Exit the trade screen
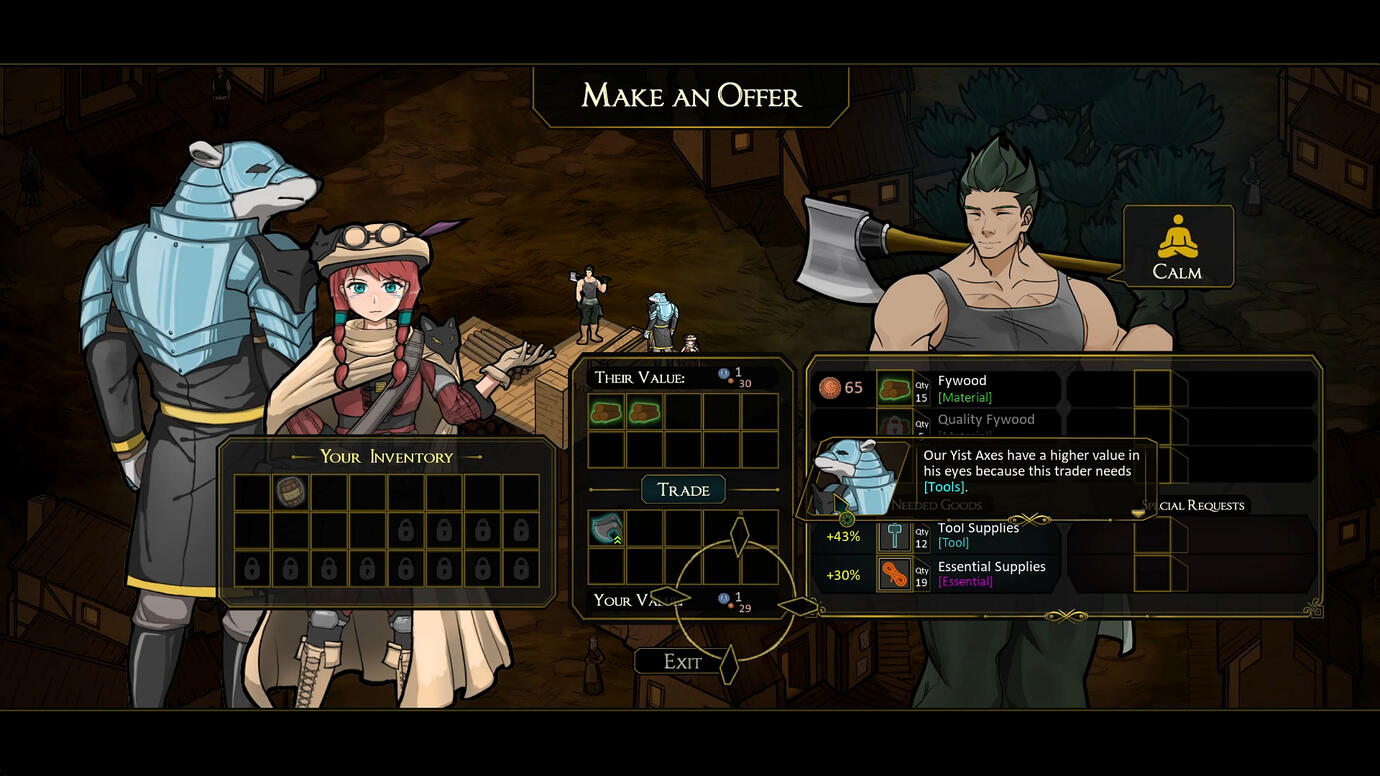Screen dimensions: 1380x776 pos(682,662)
